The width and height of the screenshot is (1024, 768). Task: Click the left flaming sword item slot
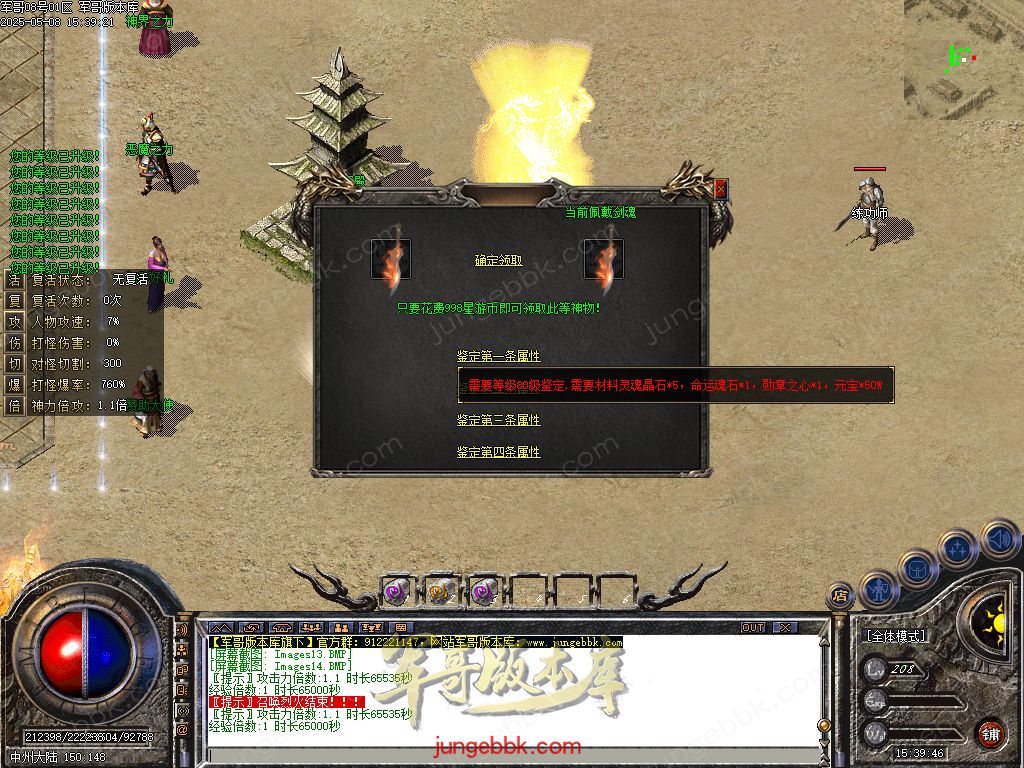(391, 259)
